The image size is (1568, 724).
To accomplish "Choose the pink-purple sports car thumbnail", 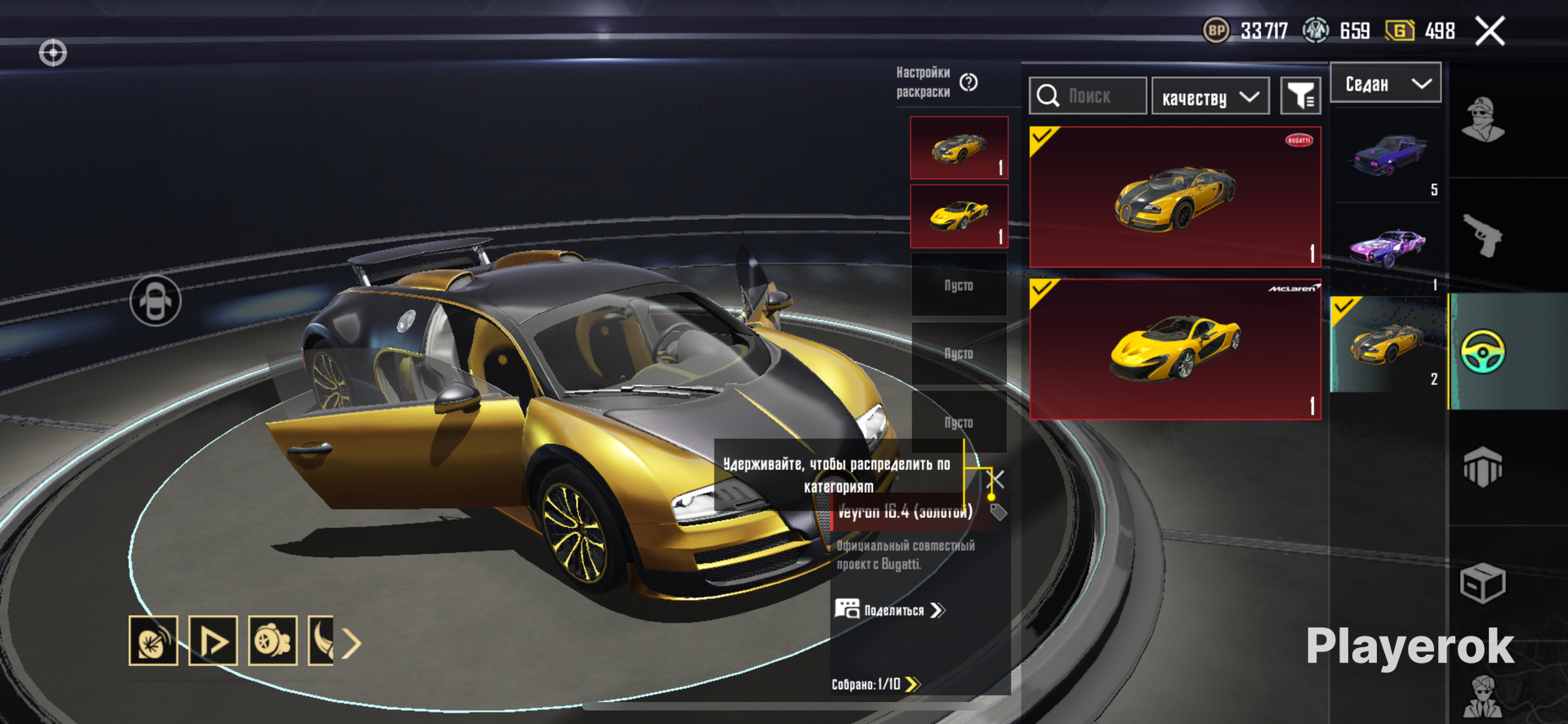I will 1388,248.
